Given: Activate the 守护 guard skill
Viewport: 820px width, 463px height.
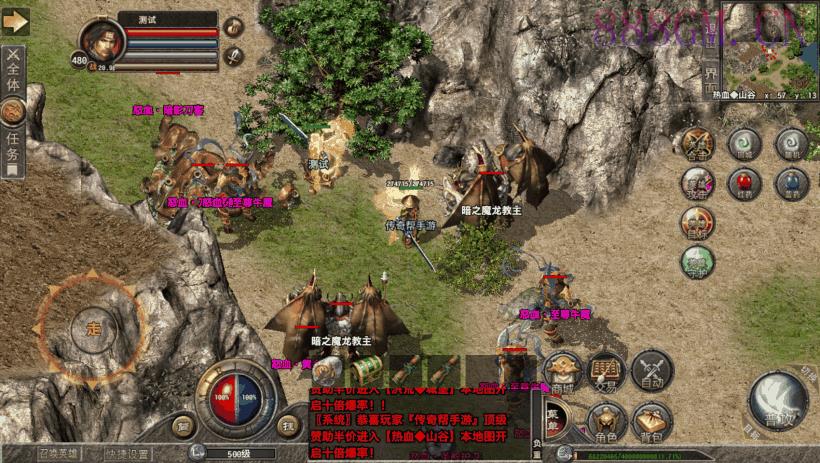Looking at the screenshot, I should pos(697,262).
